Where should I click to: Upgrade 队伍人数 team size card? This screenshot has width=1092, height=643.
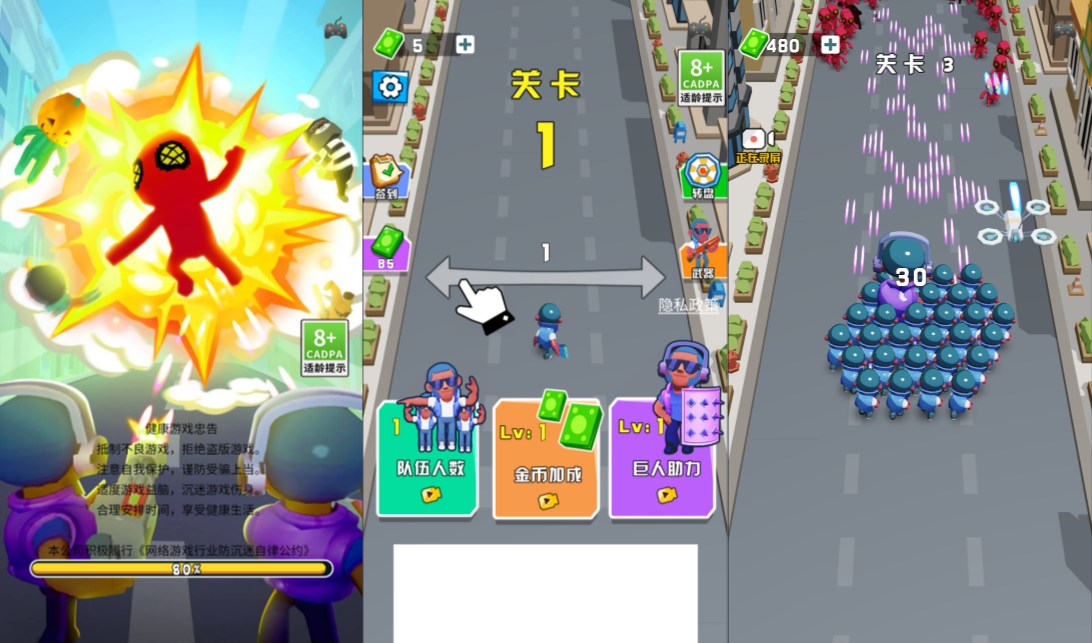click(x=428, y=456)
